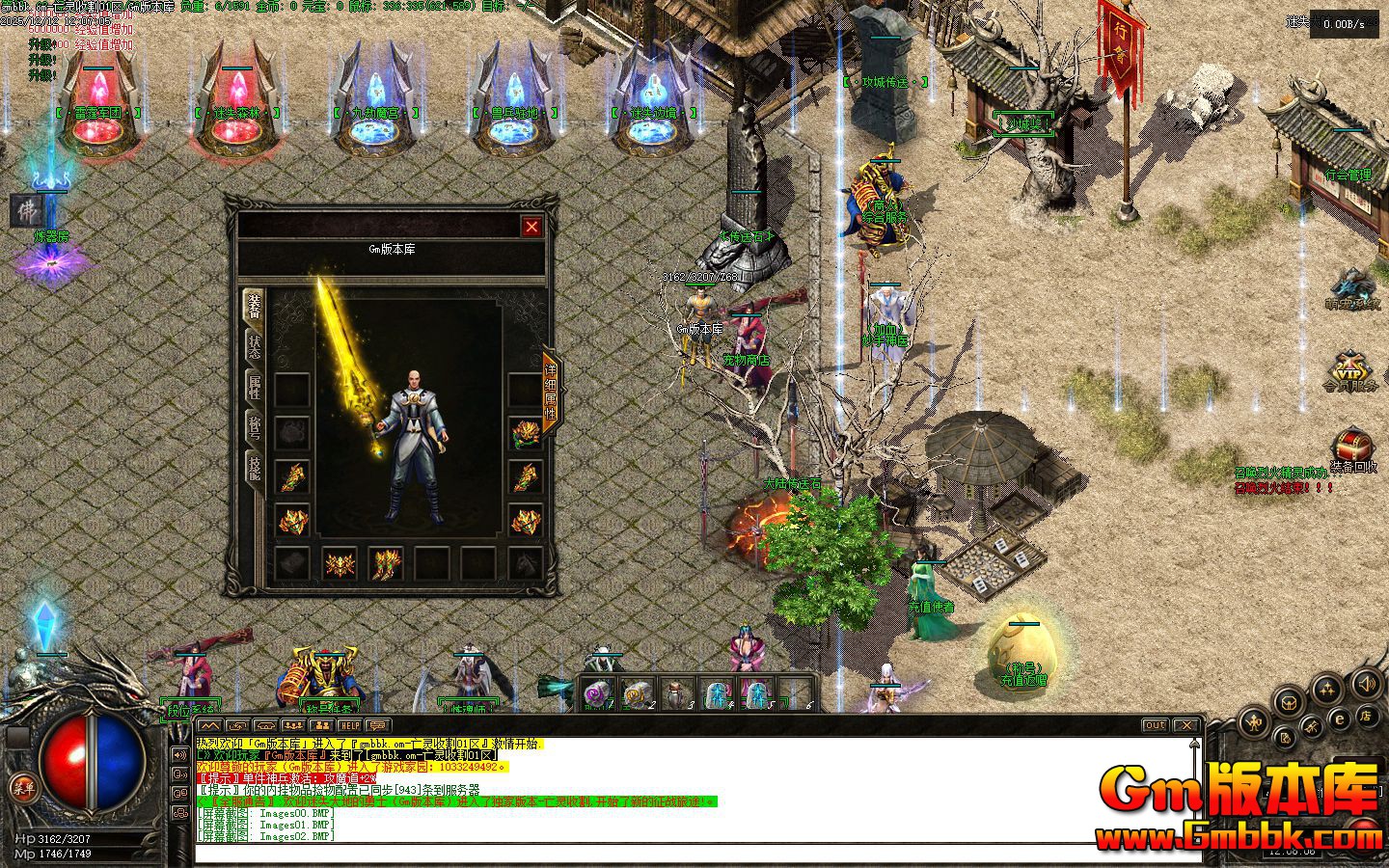Open the 菜单 round button
The width and height of the screenshot is (1389, 868).
tap(22, 788)
